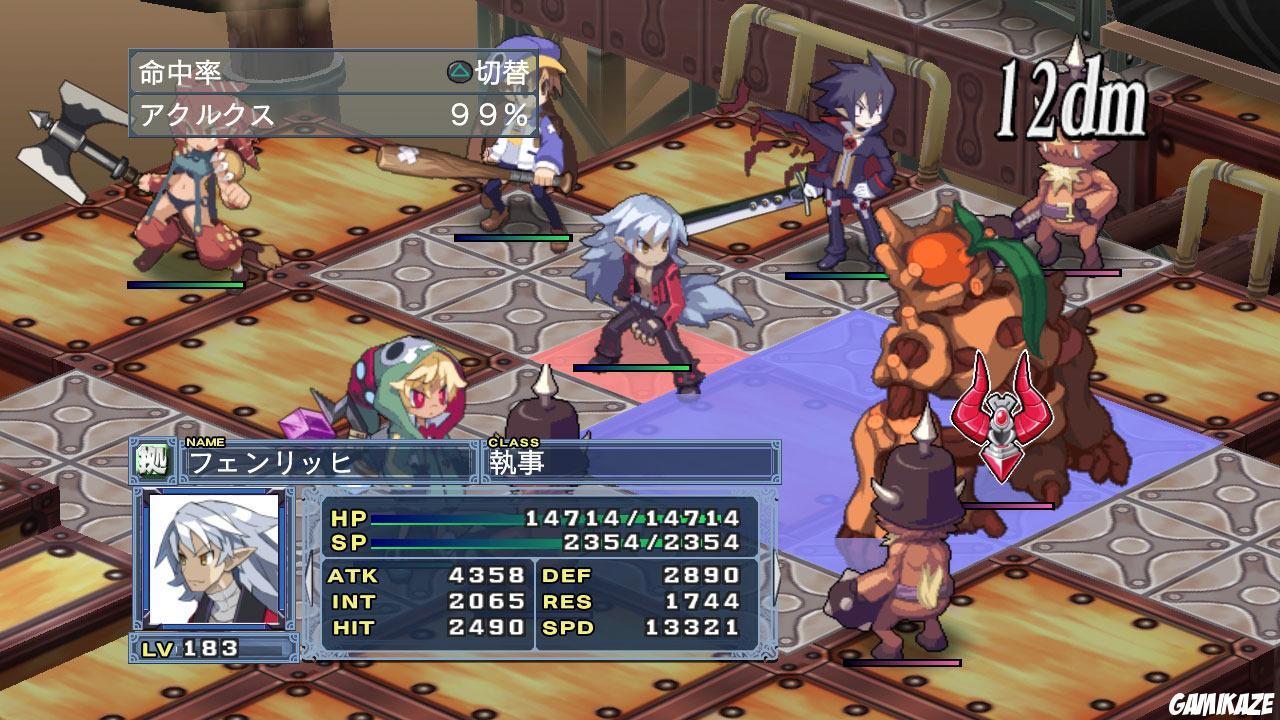The image size is (1280, 720).
Task: Click the GAMIKAZE watermark link
Action: 1223,704
